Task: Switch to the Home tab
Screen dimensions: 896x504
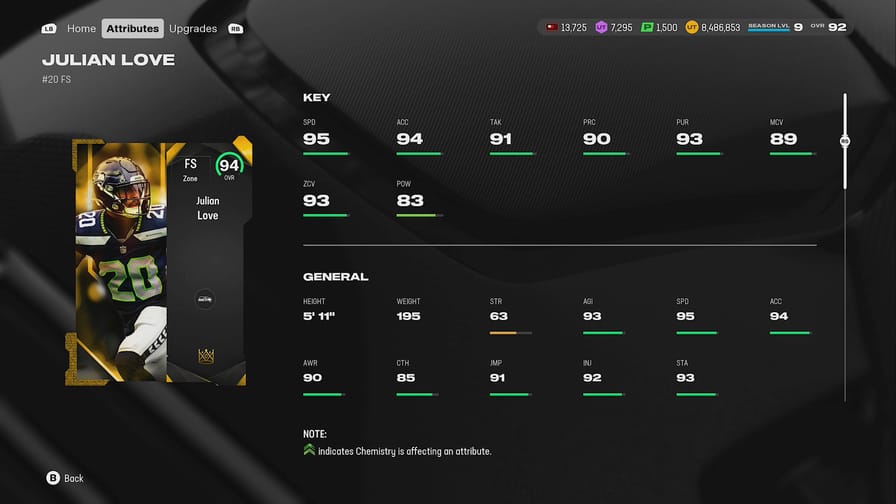Action: tap(82, 28)
